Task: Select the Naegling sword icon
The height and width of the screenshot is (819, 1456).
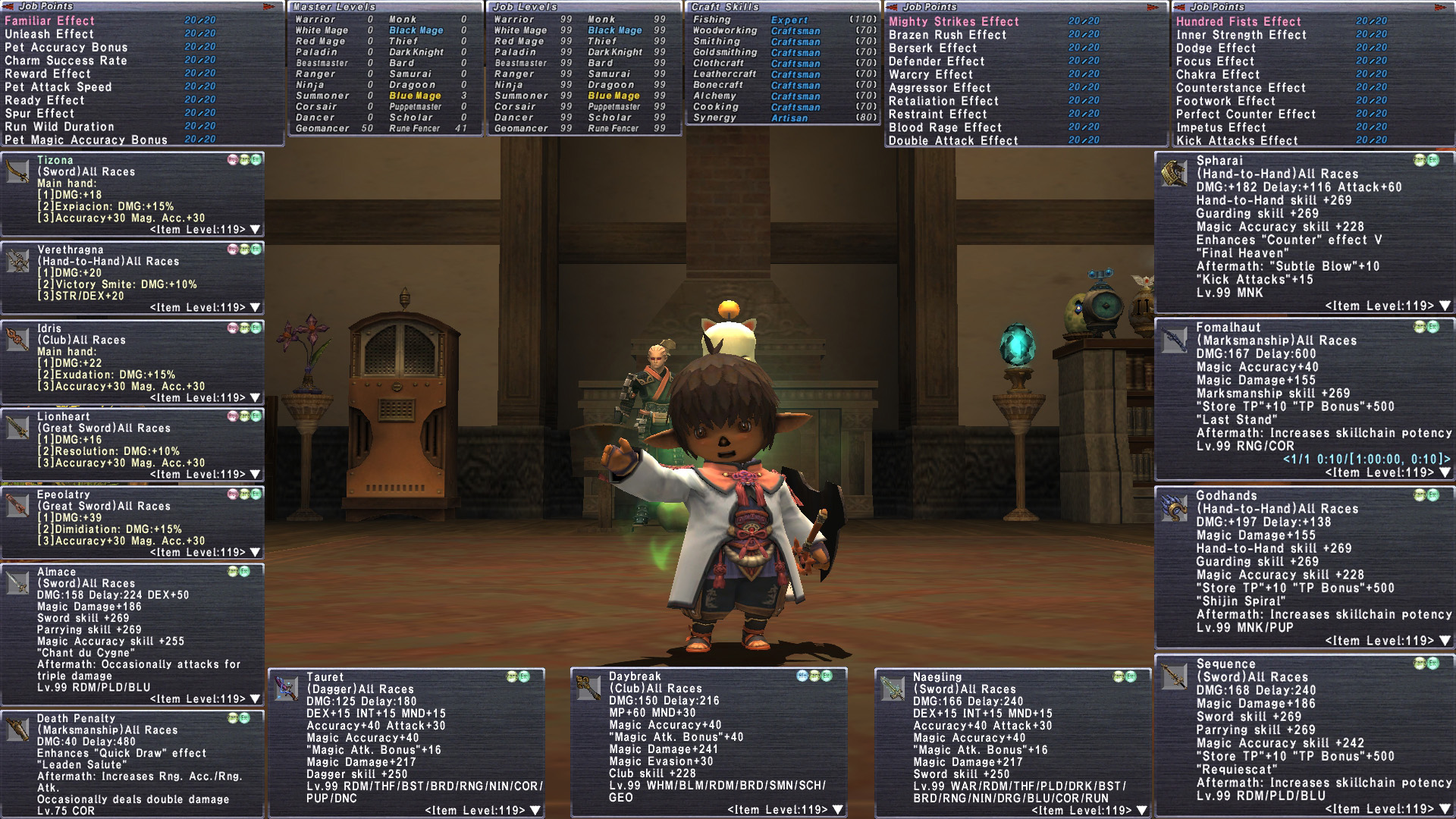Action: (893, 689)
